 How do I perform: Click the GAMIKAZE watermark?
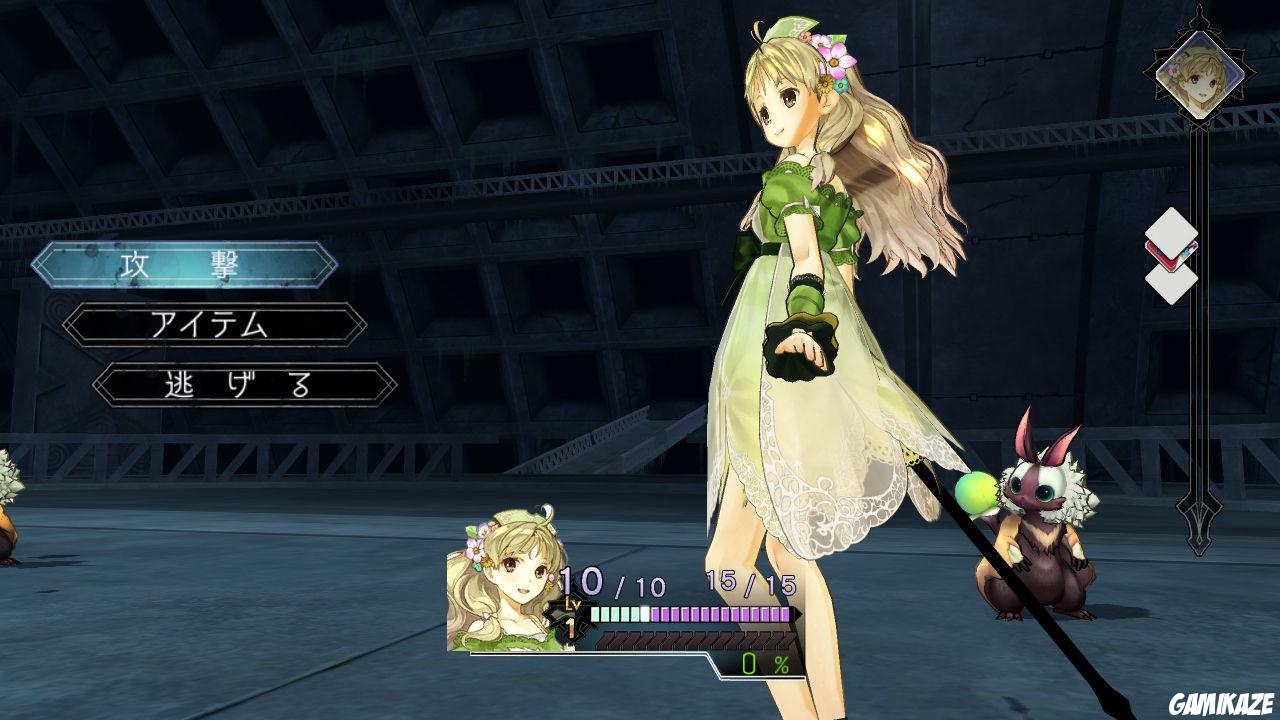tap(1219, 704)
